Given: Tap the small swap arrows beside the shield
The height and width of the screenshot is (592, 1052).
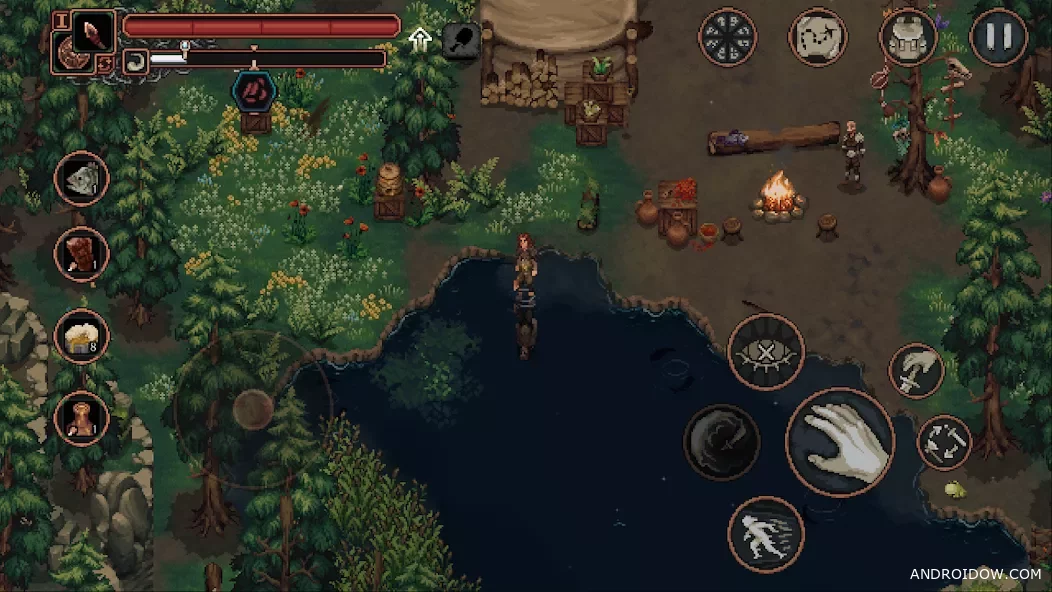Looking at the screenshot, I should coord(105,64).
